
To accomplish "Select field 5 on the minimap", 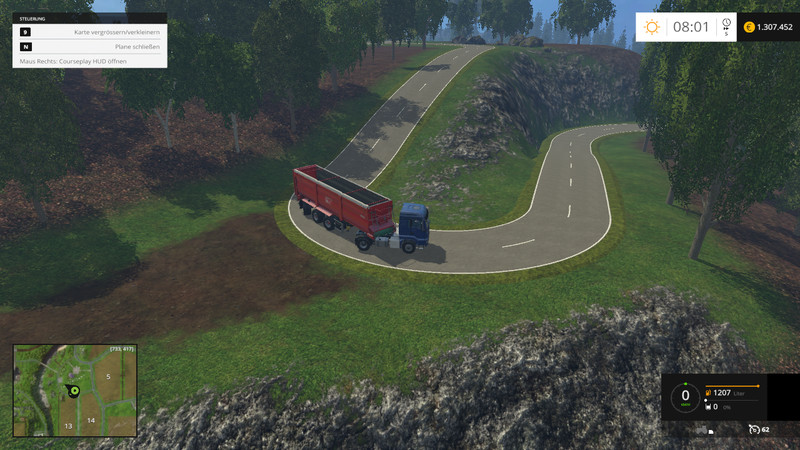I will (x=108, y=376).
